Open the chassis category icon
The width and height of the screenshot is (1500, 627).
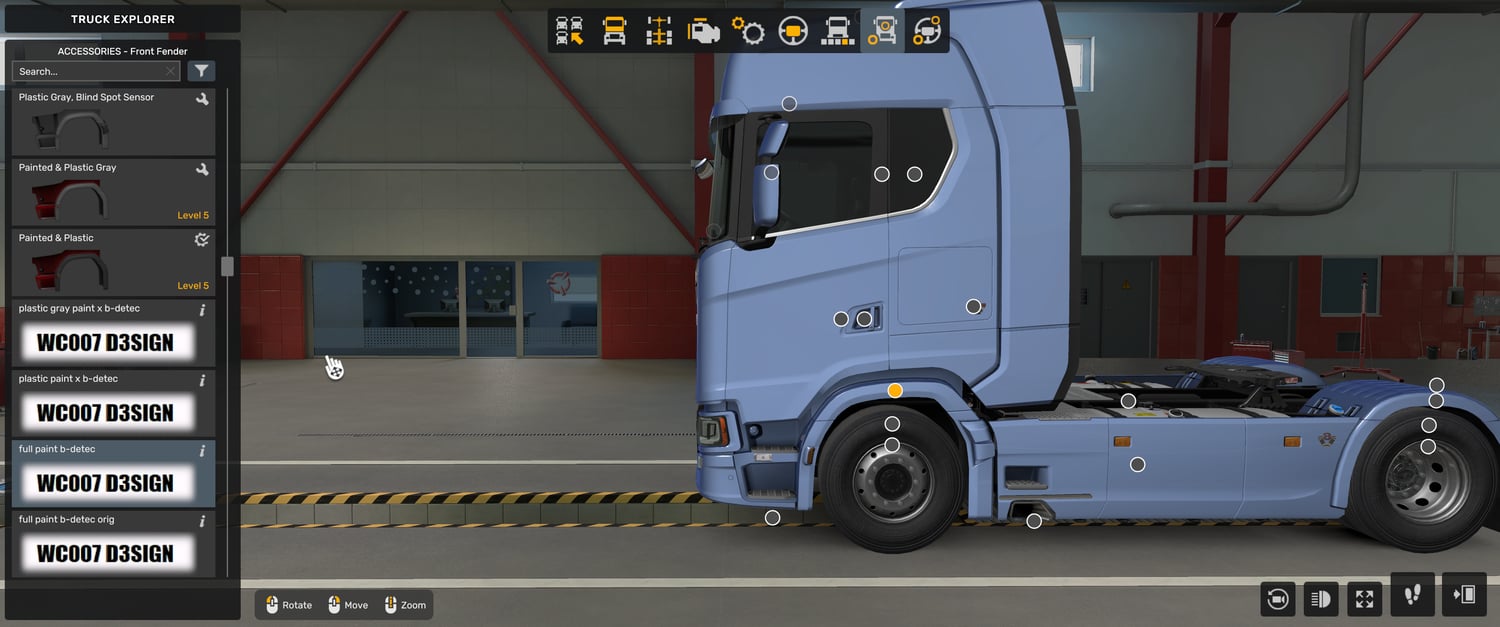click(659, 32)
